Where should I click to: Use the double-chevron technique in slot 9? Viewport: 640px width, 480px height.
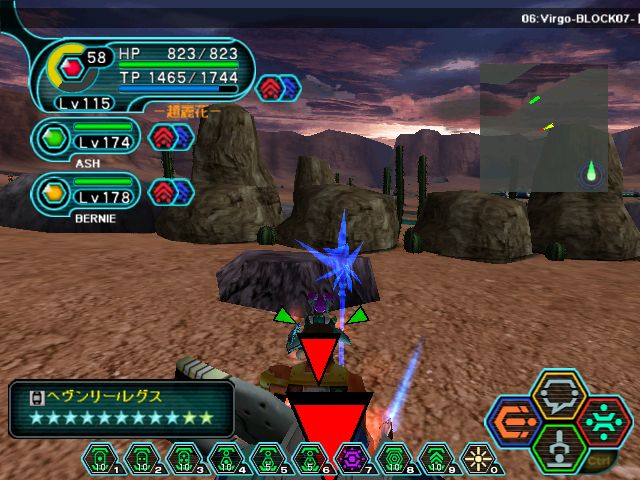click(x=435, y=458)
